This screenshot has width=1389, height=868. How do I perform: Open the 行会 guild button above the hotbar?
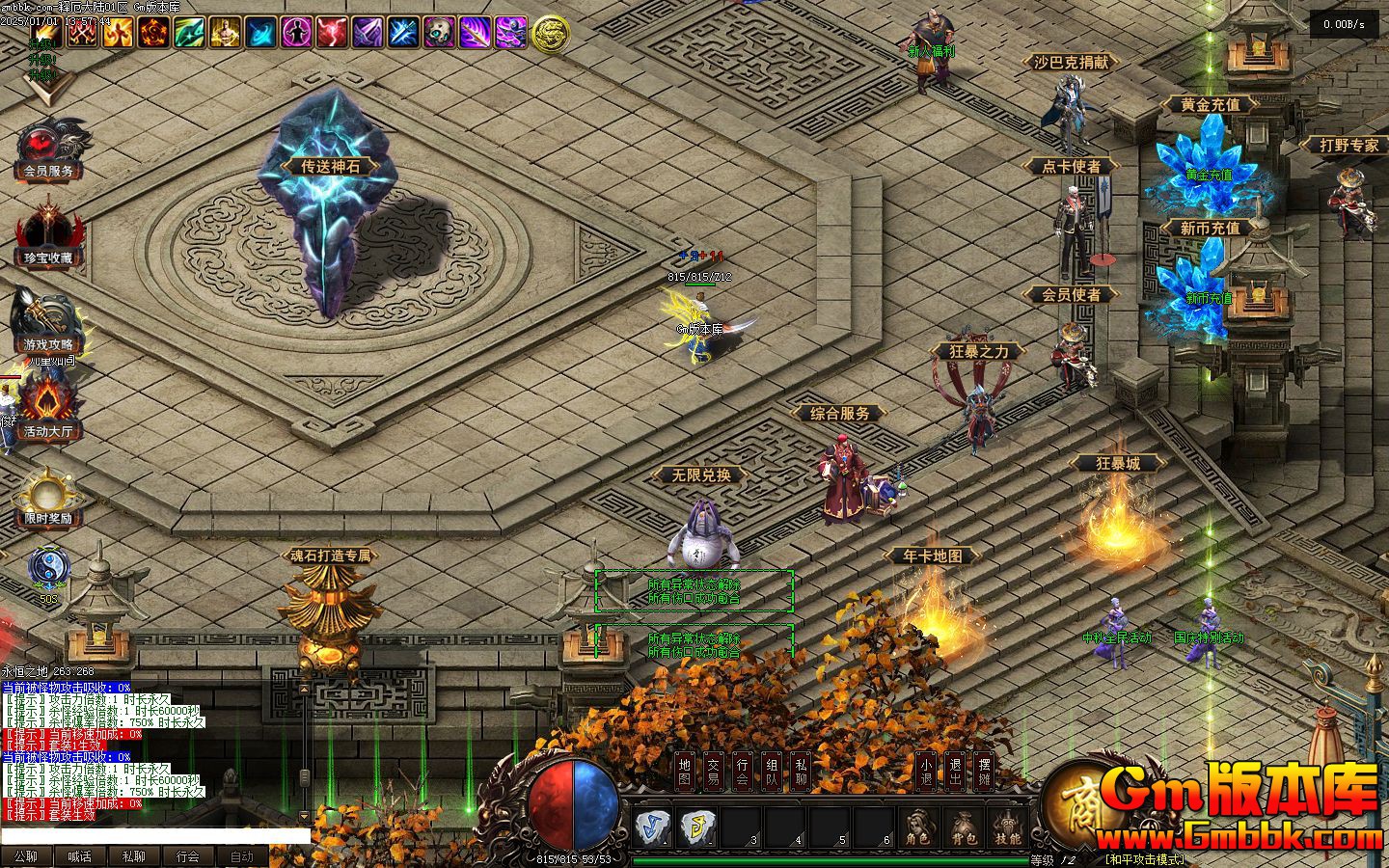[x=743, y=771]
